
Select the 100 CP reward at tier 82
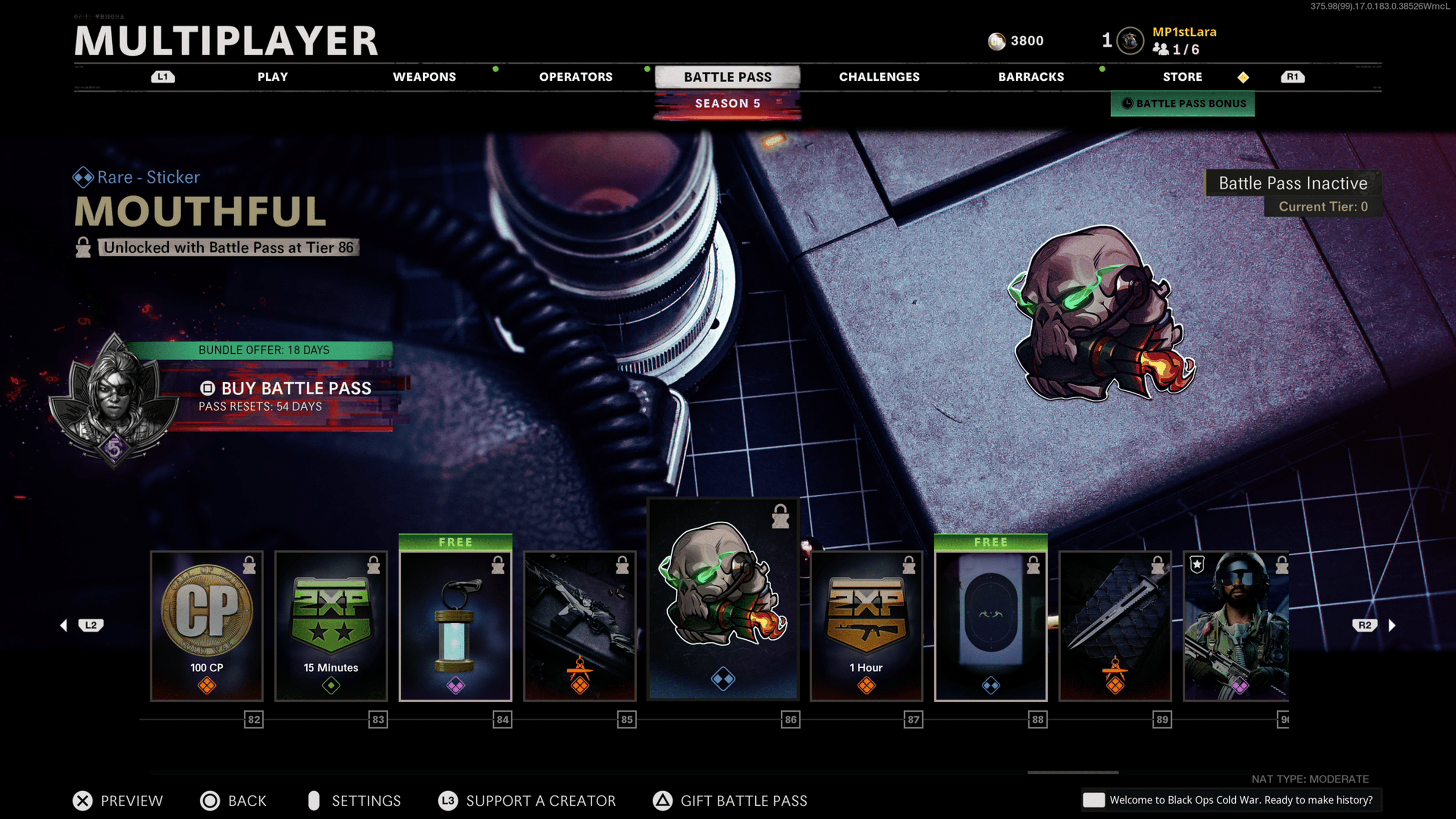207,626
